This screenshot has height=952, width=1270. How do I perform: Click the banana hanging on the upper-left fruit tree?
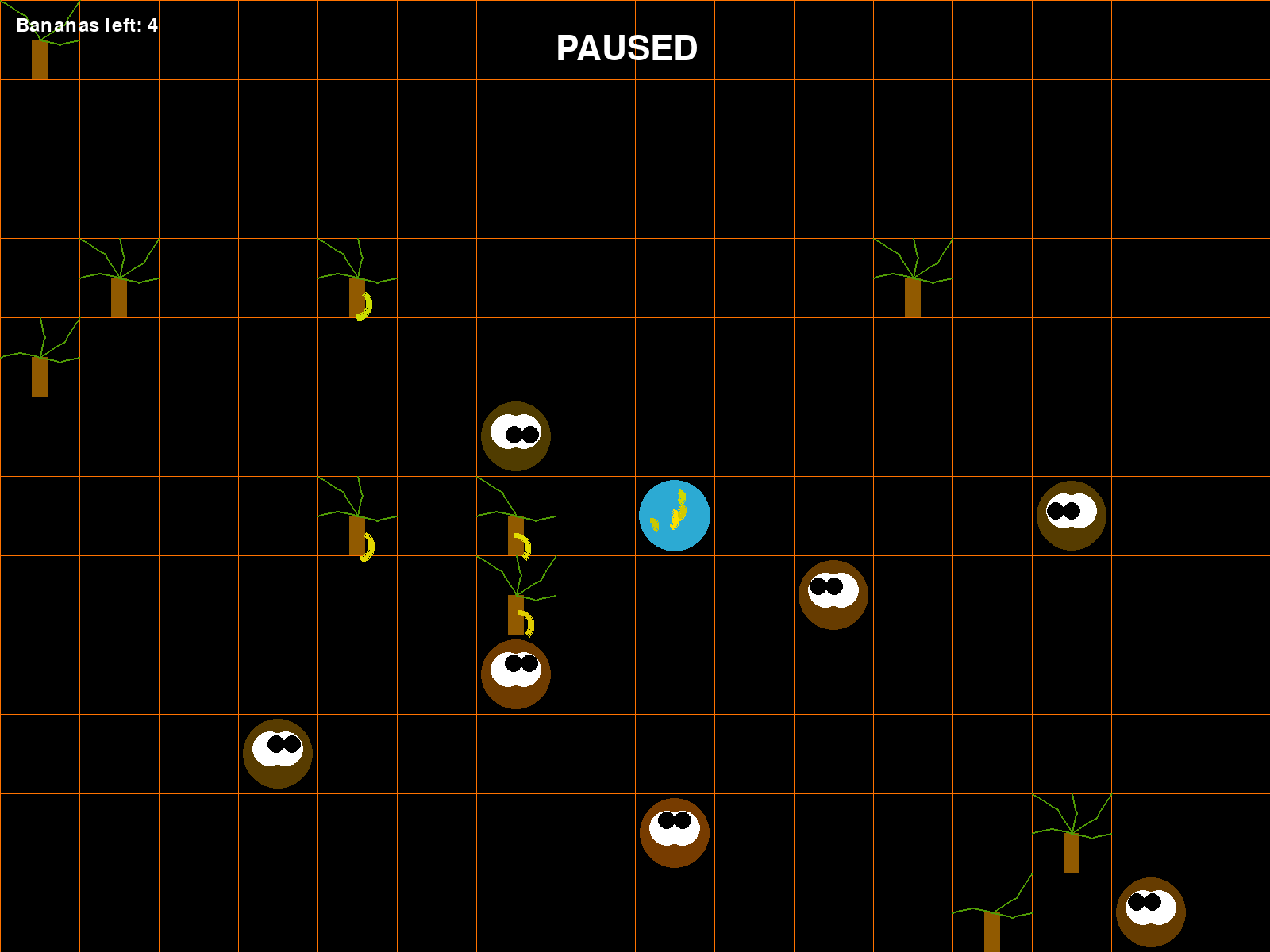(x=364, y=305)
